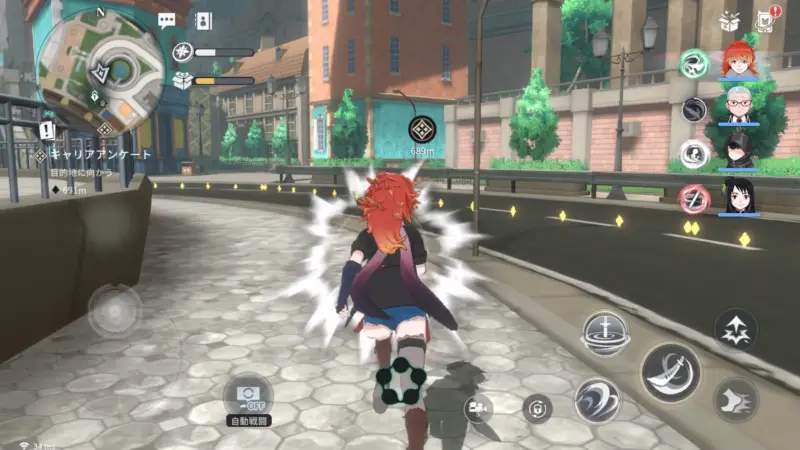800x450 pixels.
Task: Activate the sword-in-ring skill button
Action: (x=604, y=333)
